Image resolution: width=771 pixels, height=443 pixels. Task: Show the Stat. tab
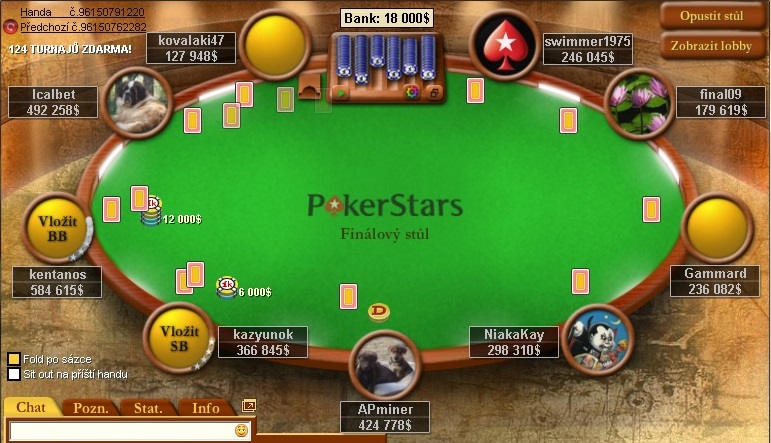pyautogui.click(x=148, y=407)
